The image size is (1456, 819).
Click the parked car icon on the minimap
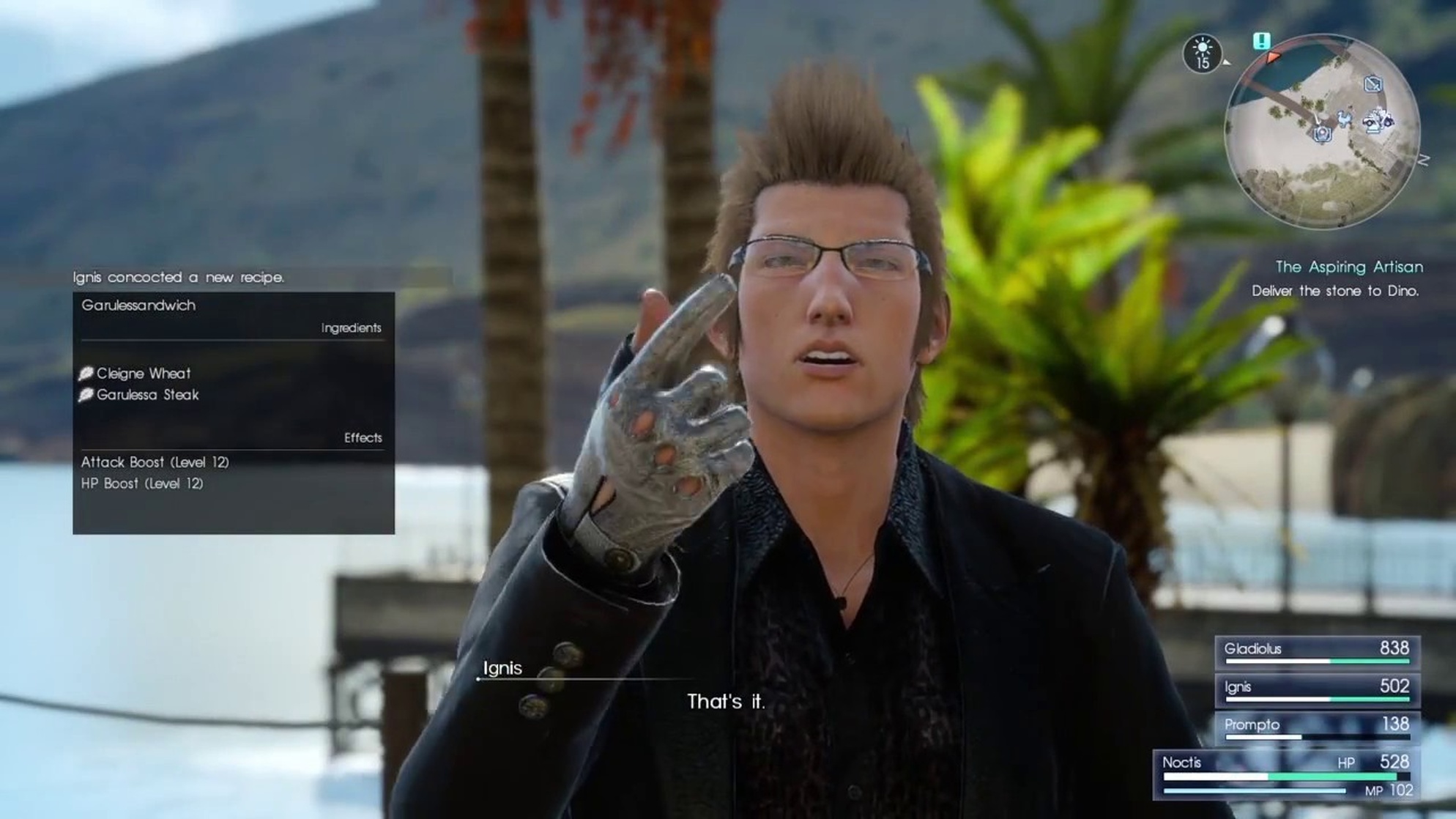[1370, 123]
